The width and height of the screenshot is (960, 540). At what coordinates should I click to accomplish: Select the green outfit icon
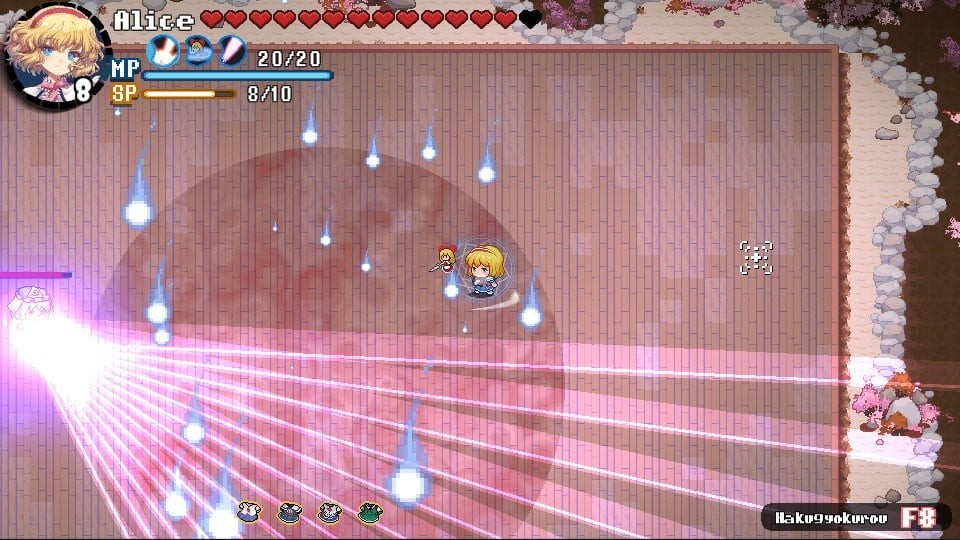(369, 512)
